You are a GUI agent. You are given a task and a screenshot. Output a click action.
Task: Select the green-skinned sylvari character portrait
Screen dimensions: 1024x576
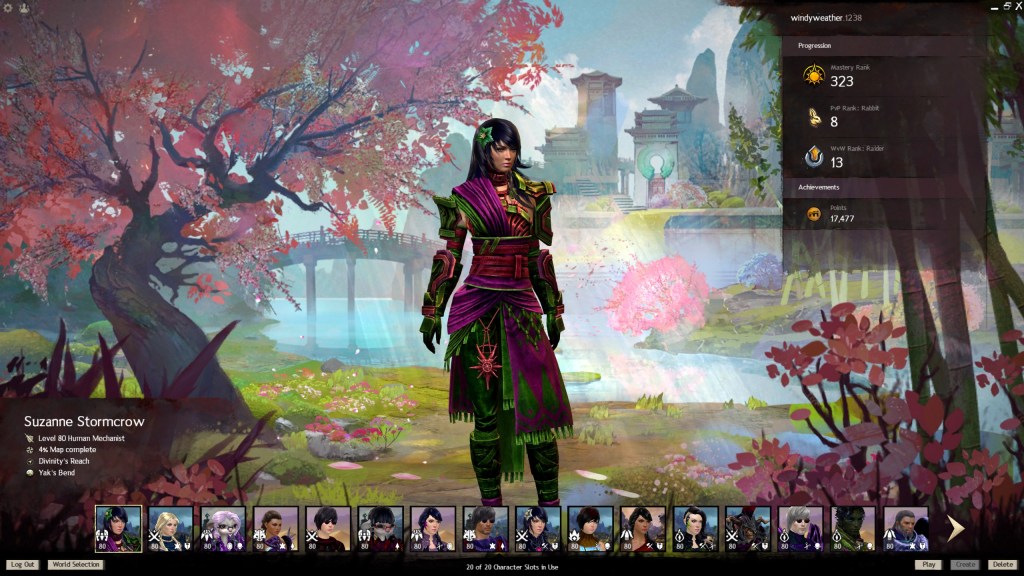[x=853, y=529]
